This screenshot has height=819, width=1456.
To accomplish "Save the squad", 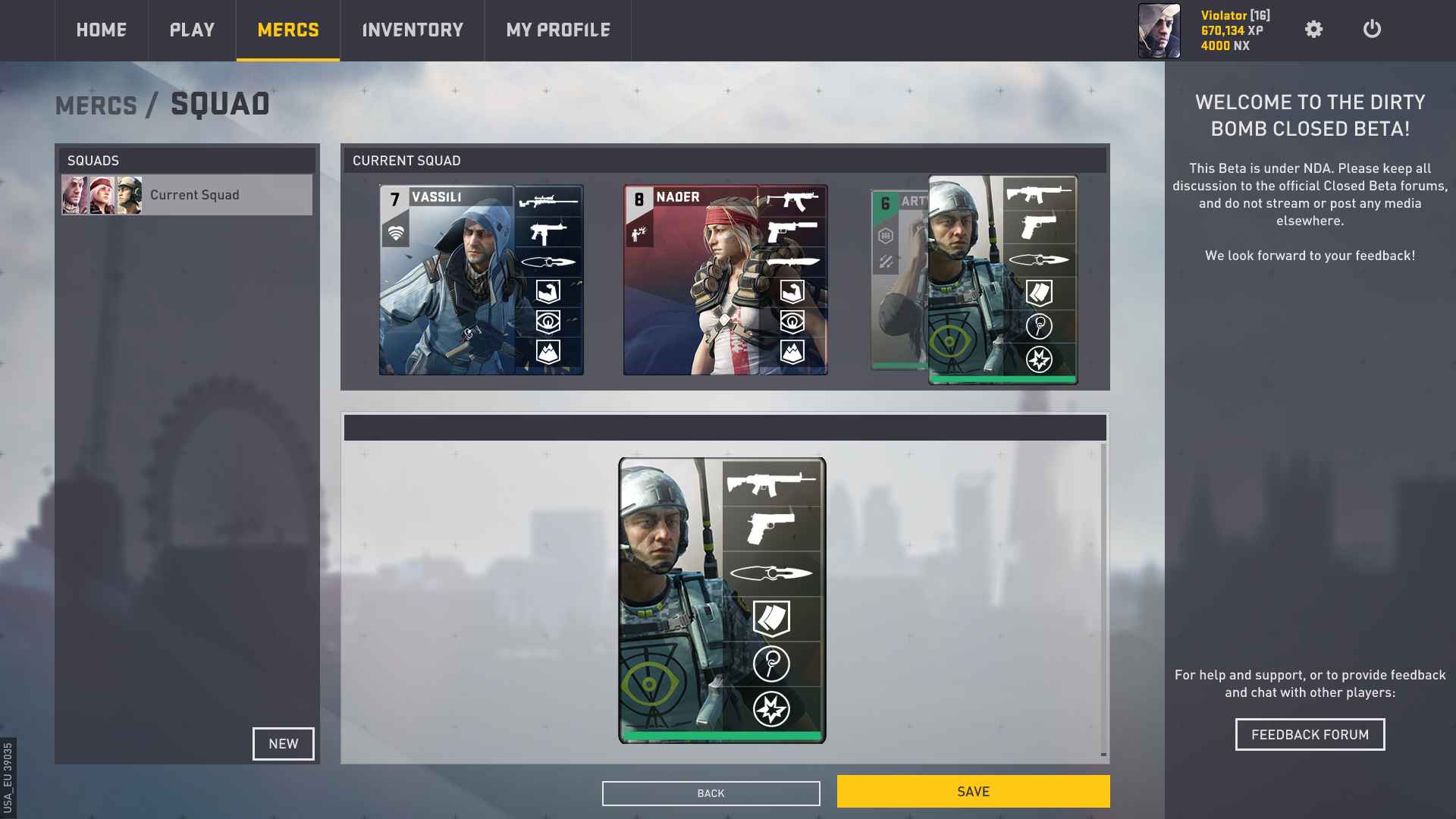I will coord(973,792).
